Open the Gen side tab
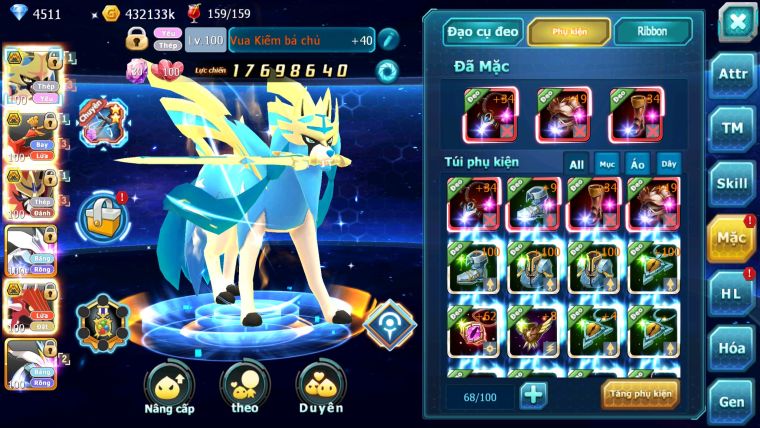Screen dimensions: 760x428 click(x=731, y=400)
